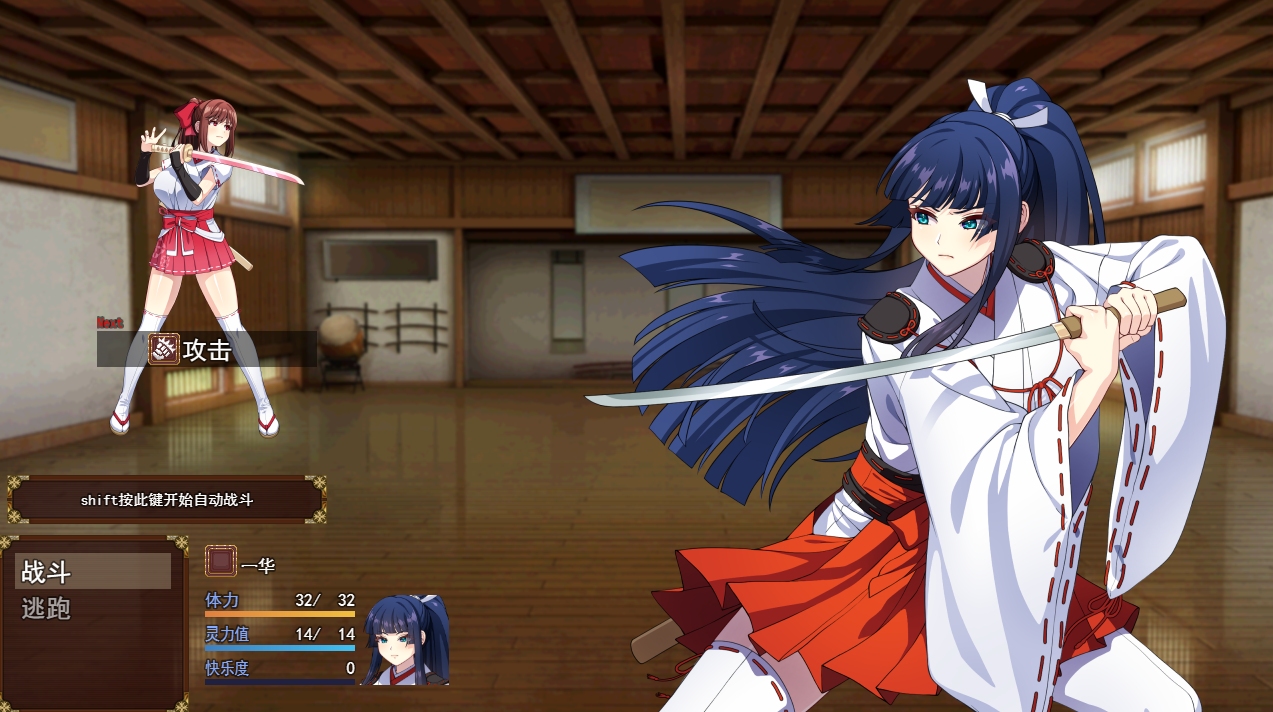
Task: Click the shift auto-battle hint banner
Action: tap(167, 500)
